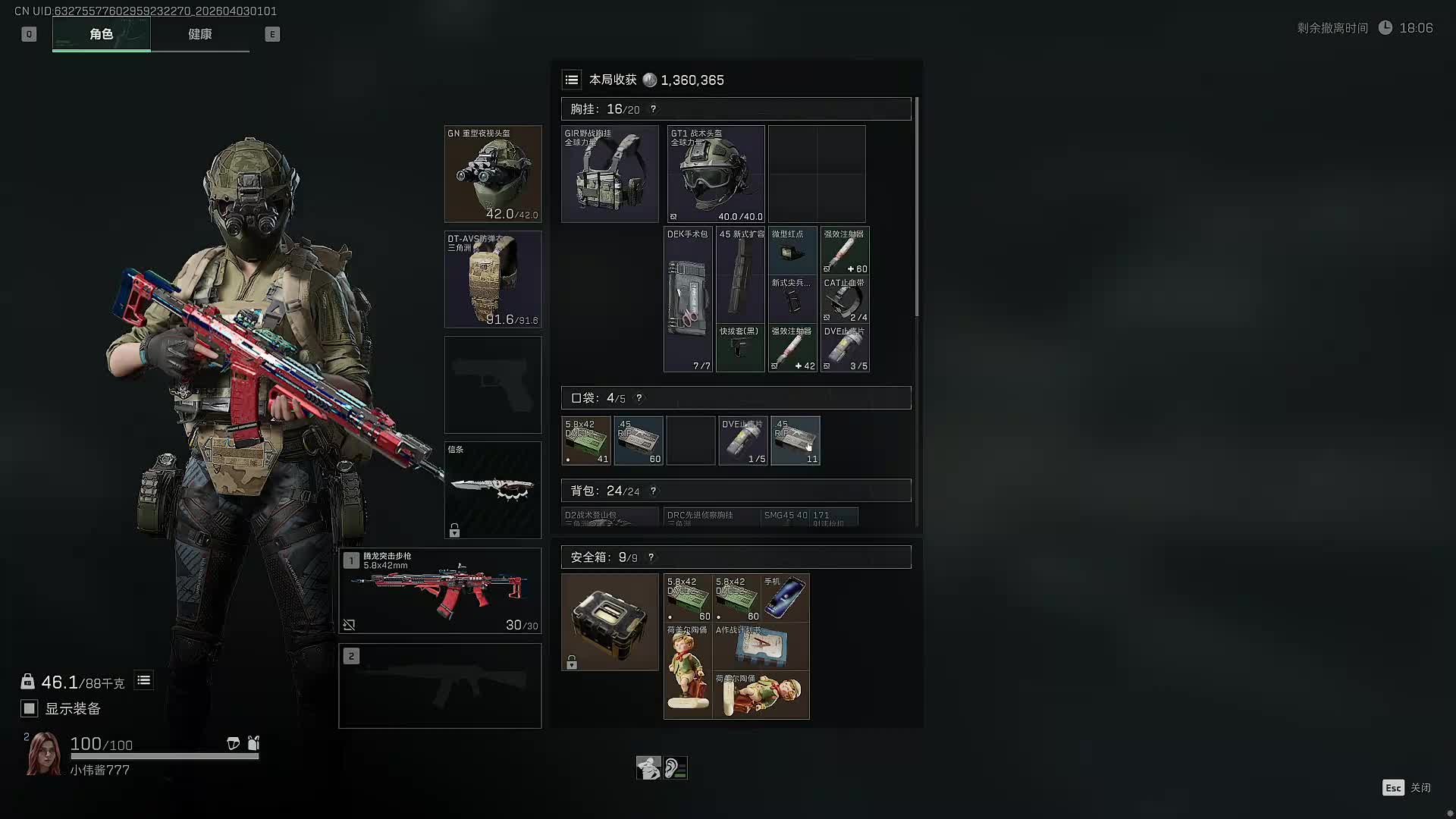Select the DEK手术包 surgery kit
This screenshot has height=819, width=1456.
coord(688,300)
